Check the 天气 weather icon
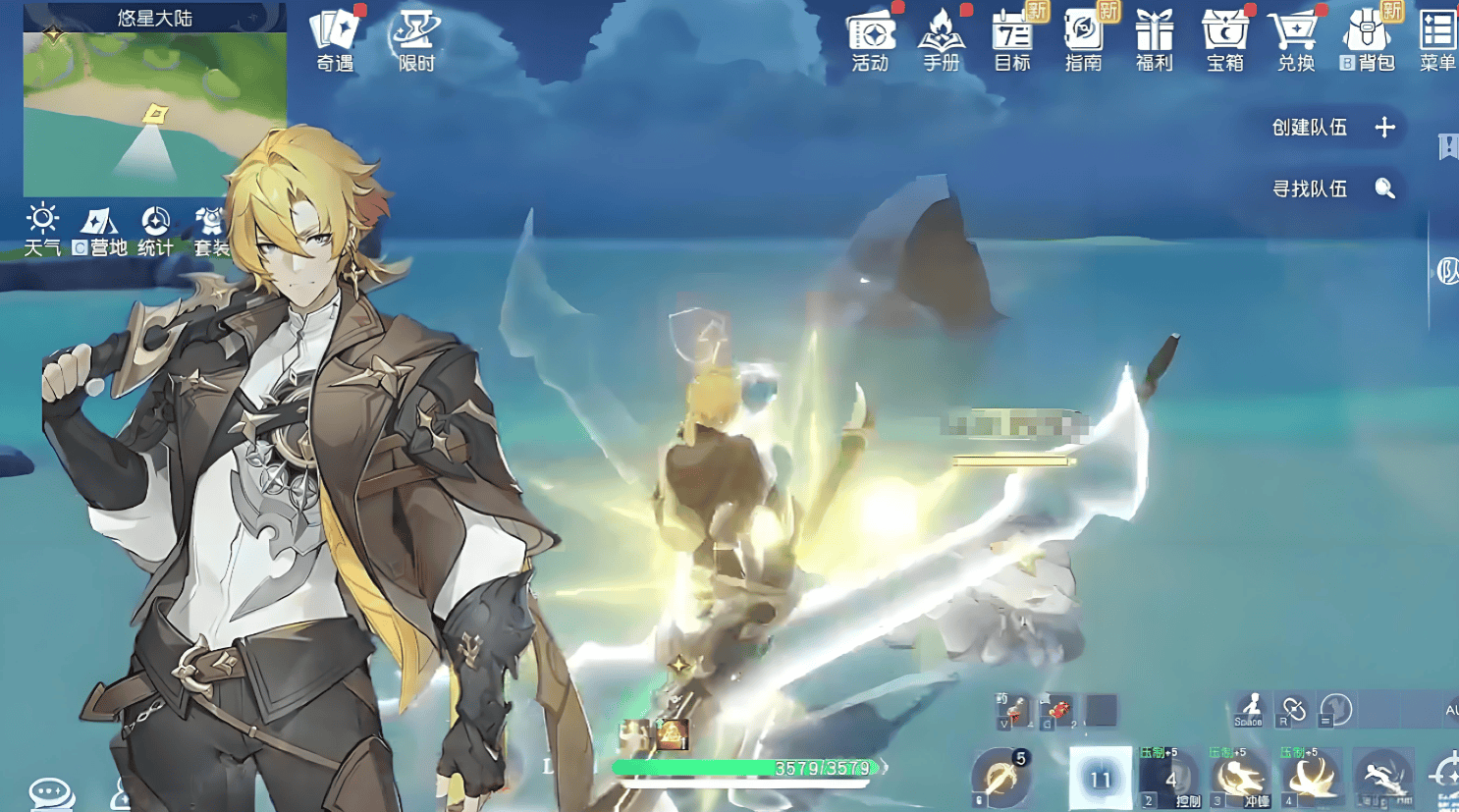This screenshot has height=812, width=1459. click(42, 229)
